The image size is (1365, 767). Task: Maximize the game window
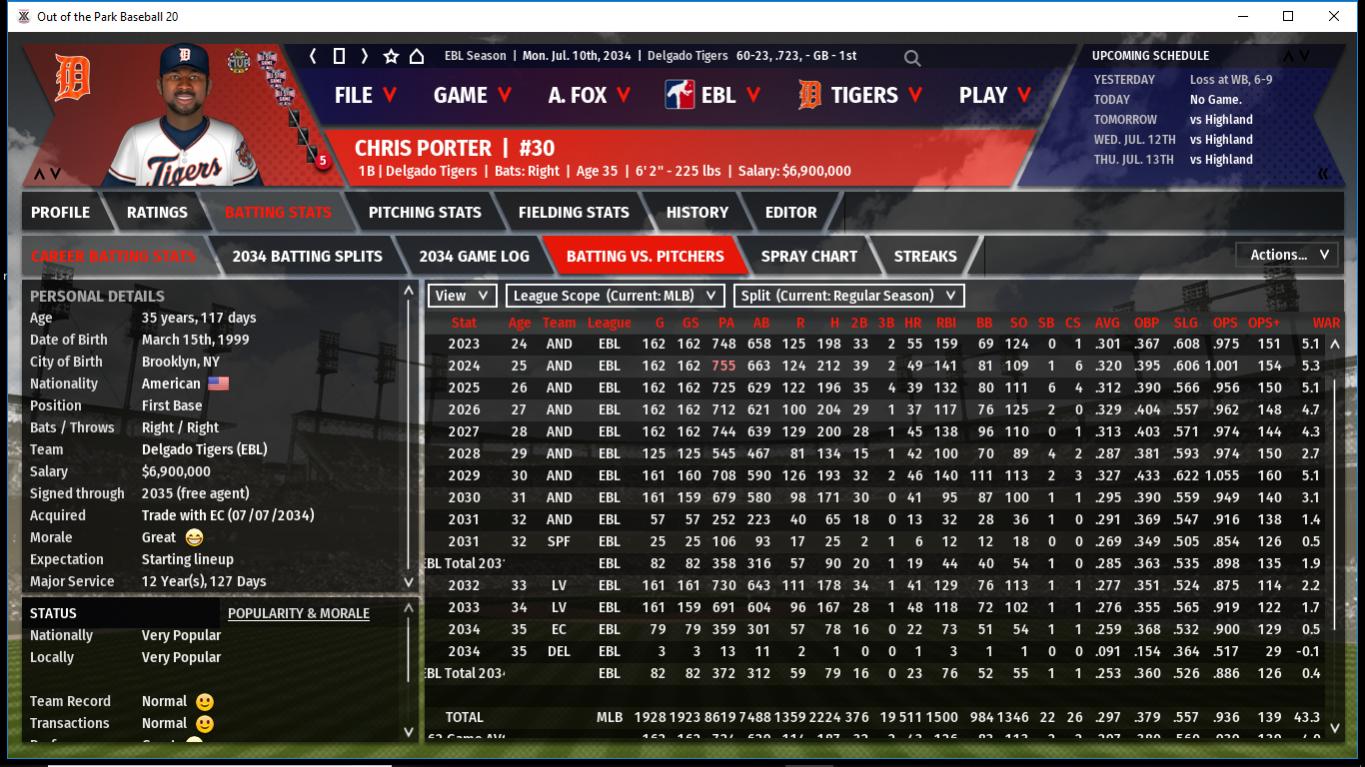tap(1288, 16)
